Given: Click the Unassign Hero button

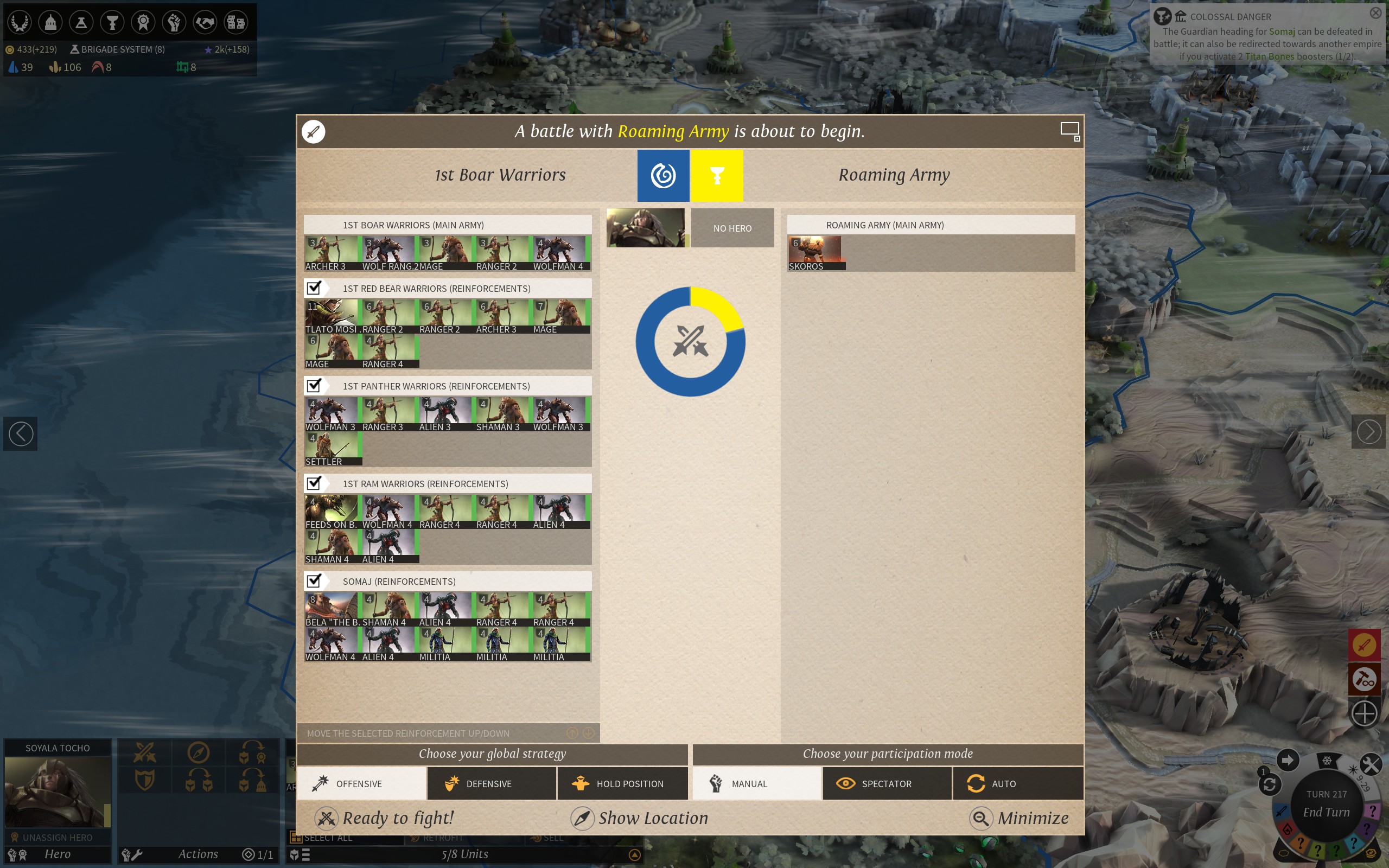Looking at the screenshot, I should click(58, 838).
